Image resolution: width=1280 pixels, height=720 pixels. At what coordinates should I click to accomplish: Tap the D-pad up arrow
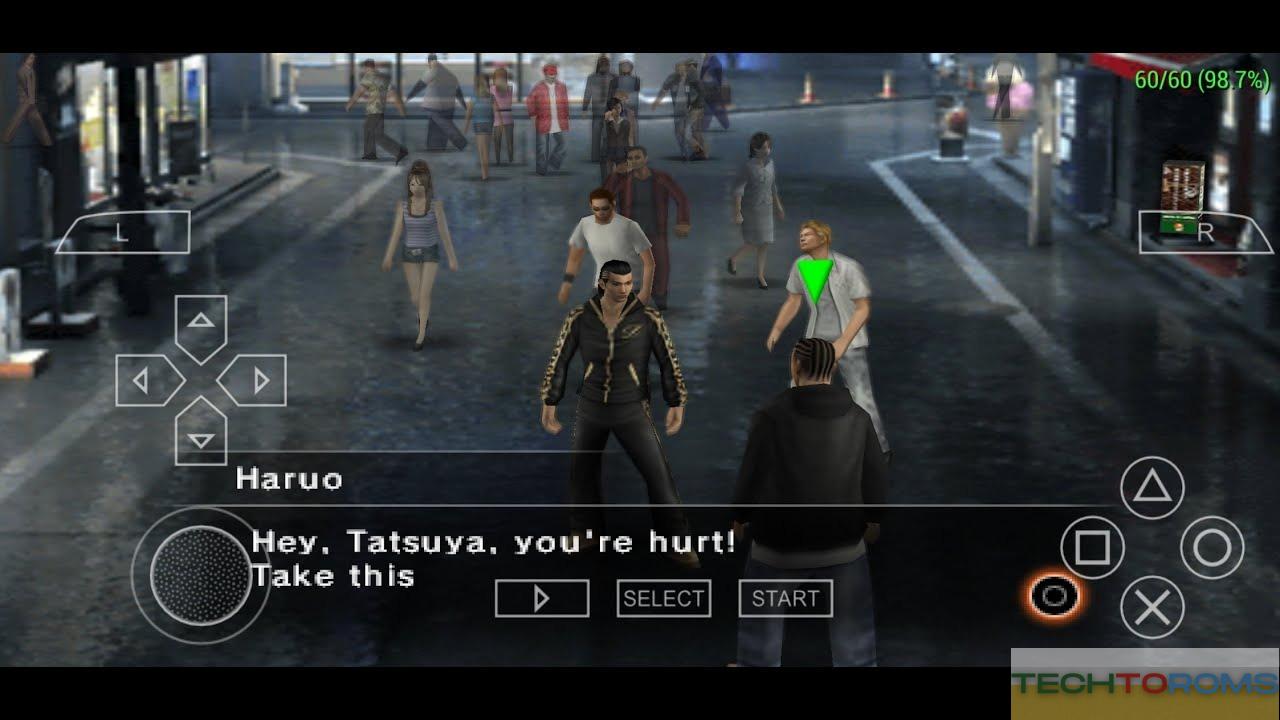[x=201, y=322]
